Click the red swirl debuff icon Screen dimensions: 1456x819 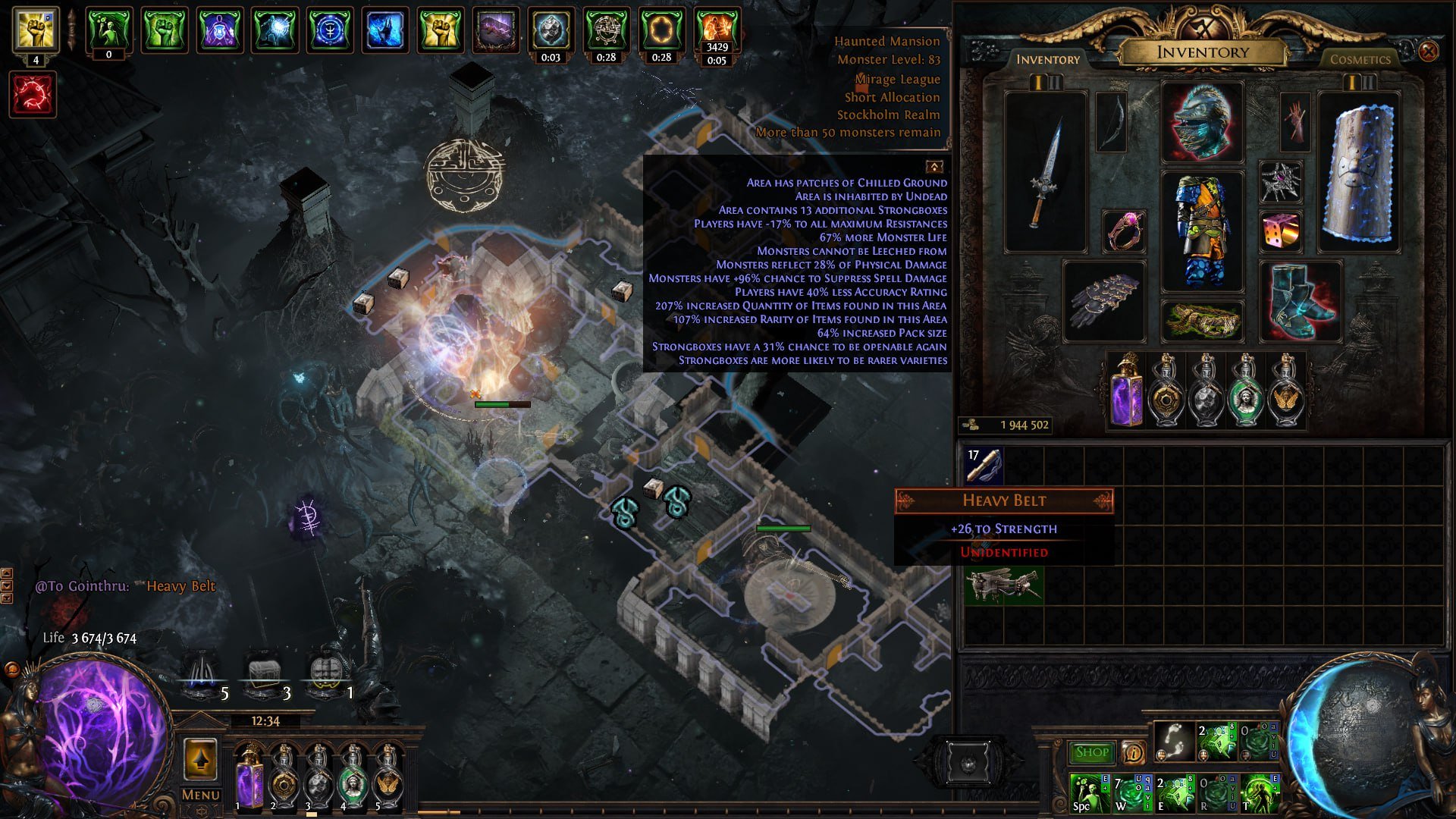pyautogui.click(x=33, y=95)
